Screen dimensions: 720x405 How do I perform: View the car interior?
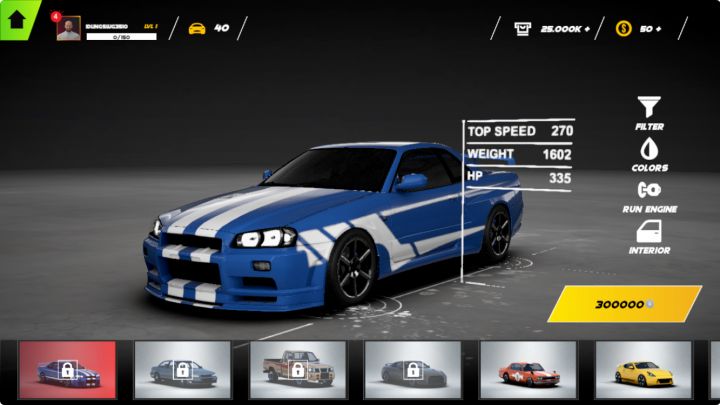click(x=649, y=236)
